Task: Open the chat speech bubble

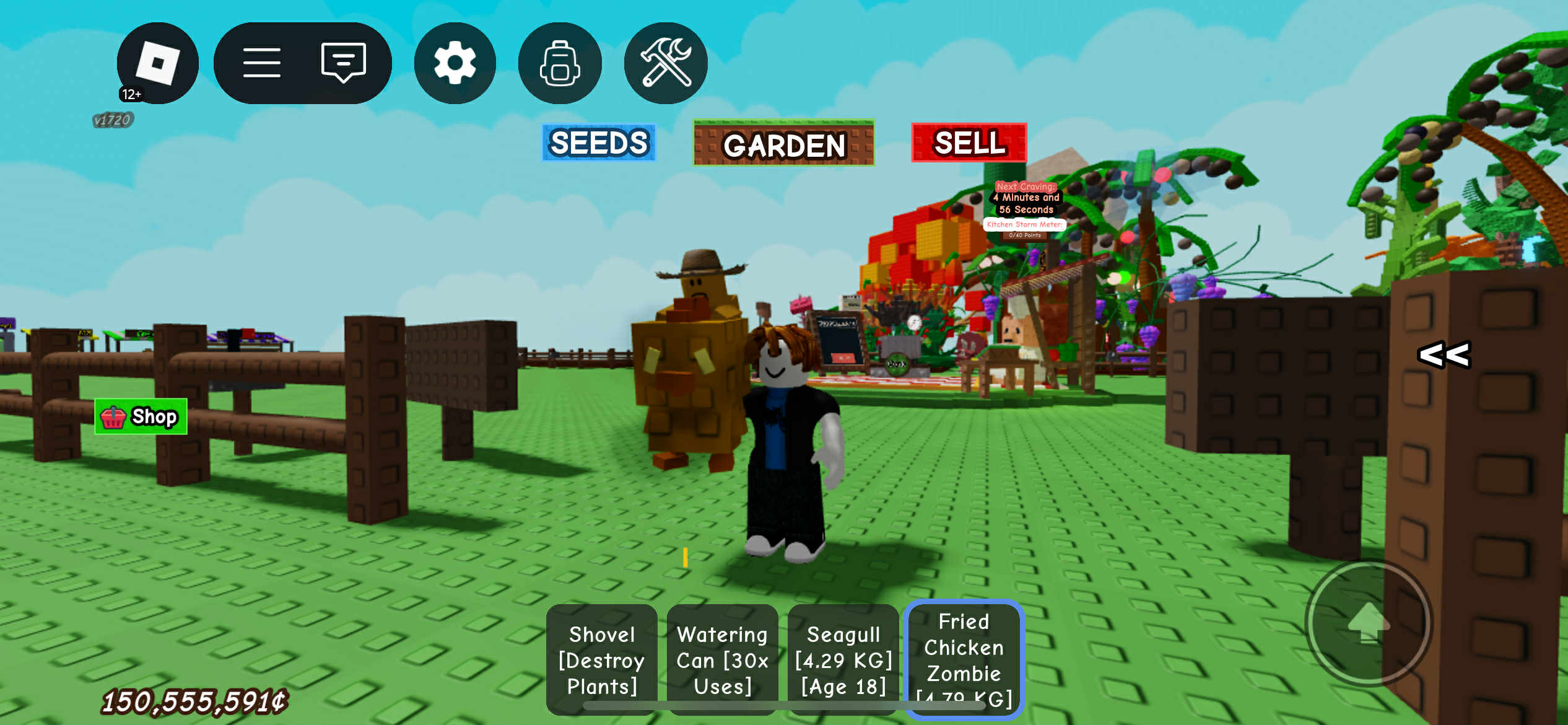Action: 343,63
